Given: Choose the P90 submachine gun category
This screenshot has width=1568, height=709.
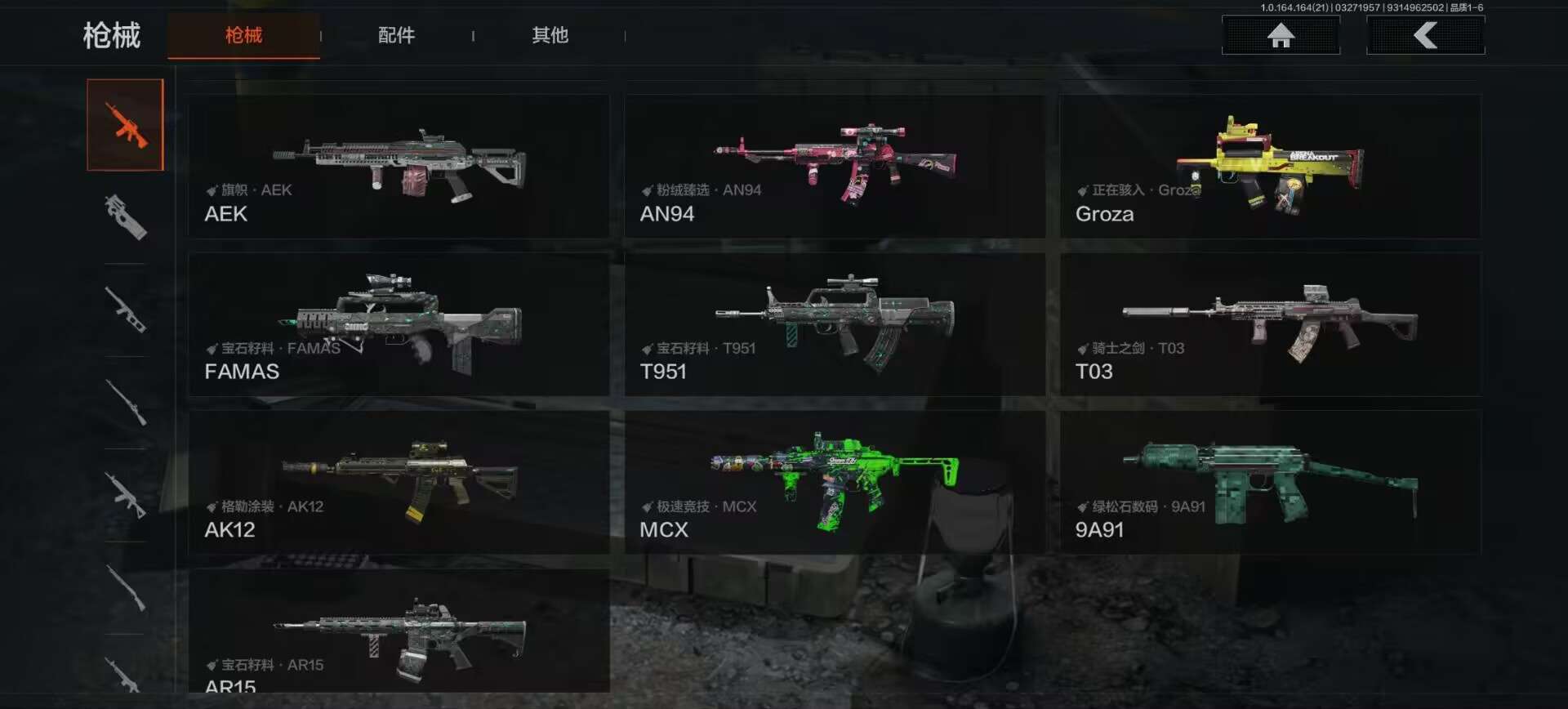Looking at the screenshot, I should 126,216.
